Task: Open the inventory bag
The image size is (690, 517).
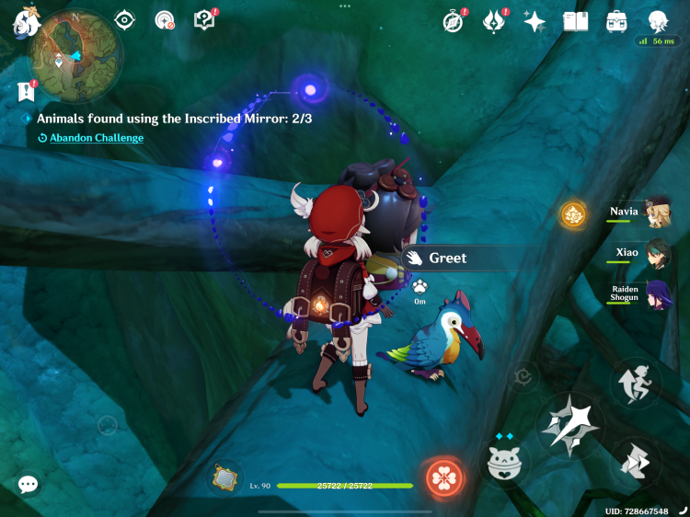Action: pos(616,21)
